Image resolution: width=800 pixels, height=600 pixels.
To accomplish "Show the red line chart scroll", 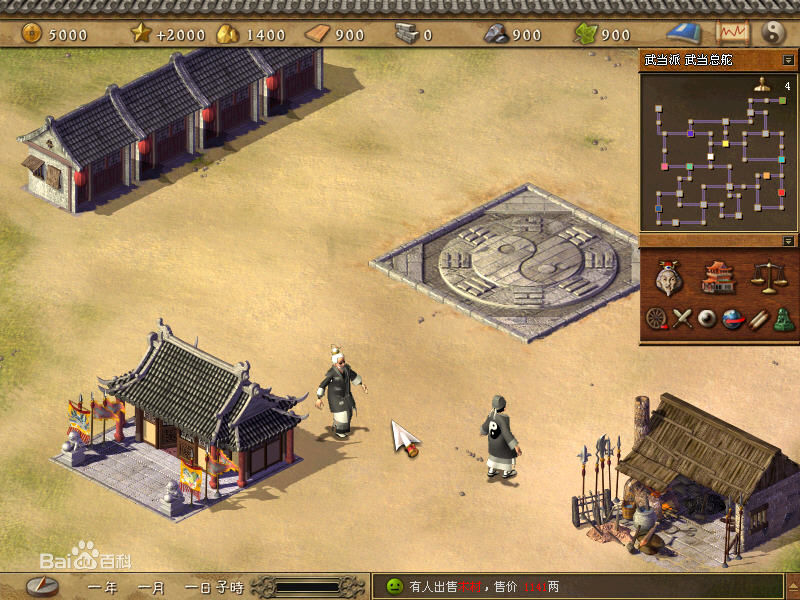I will pyautogui.click(x=733, y=32).
